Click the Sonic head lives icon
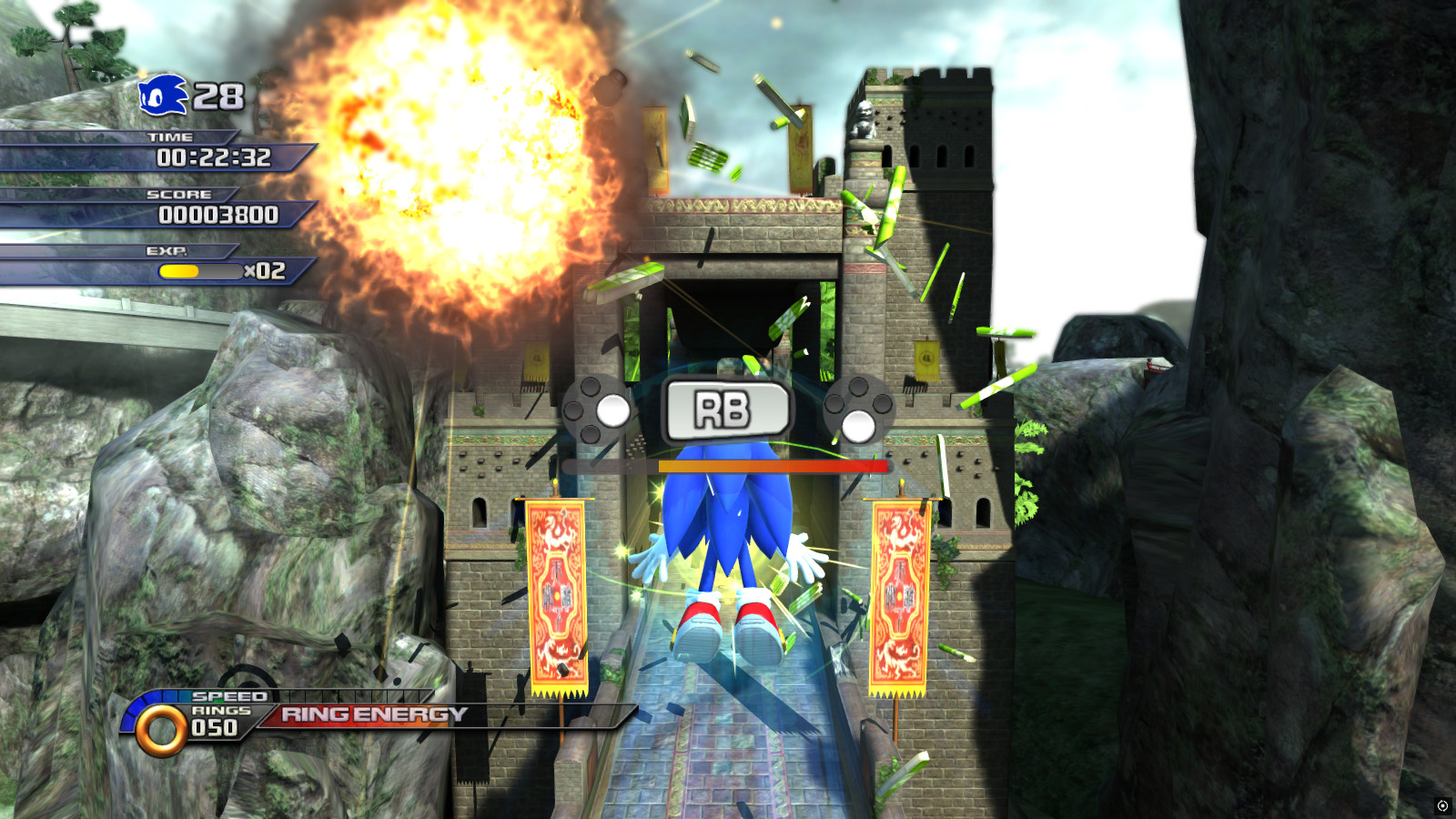Screen dimensions: 1456x819 point(162,94)
